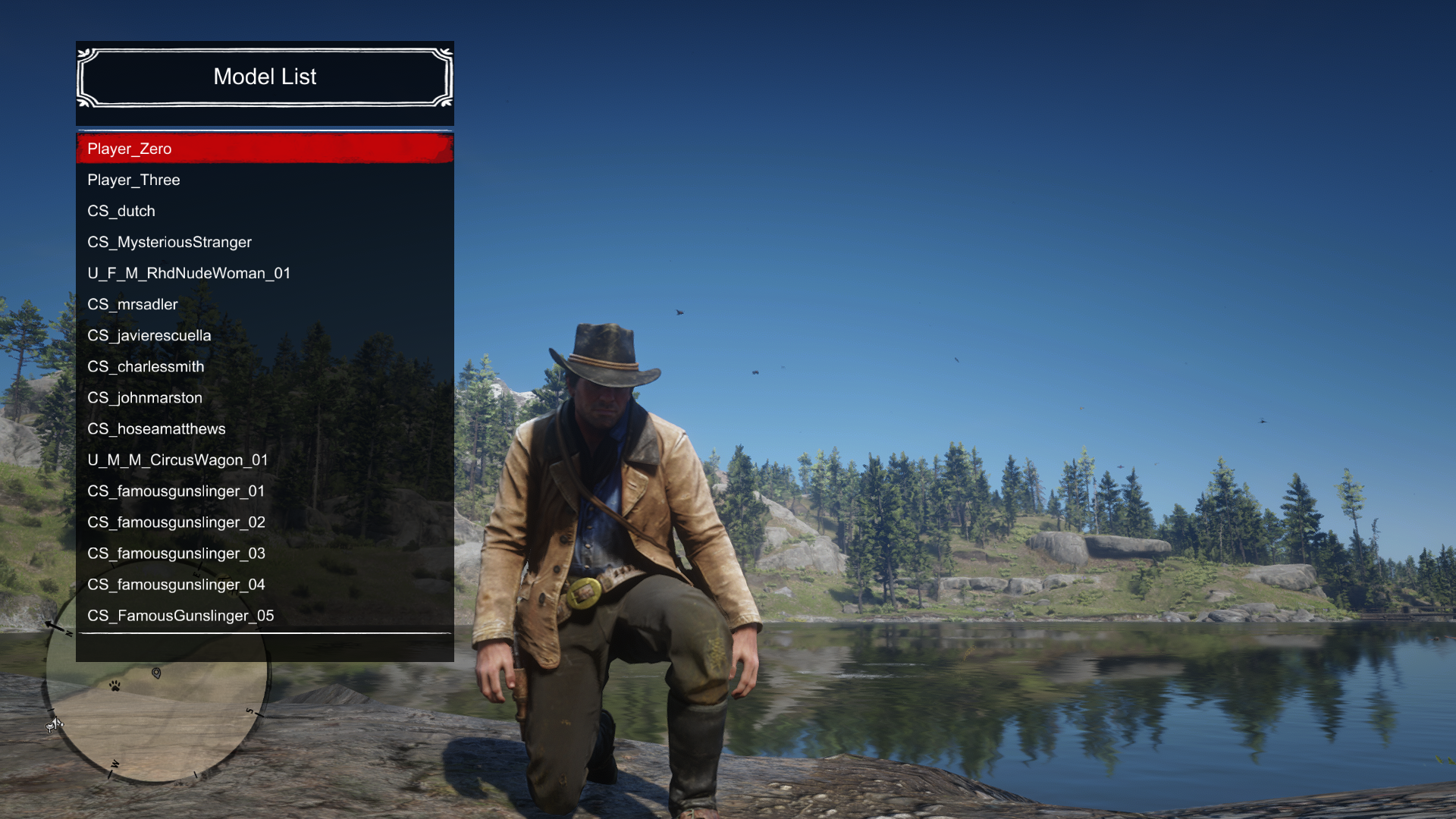
Task: Choose CS_johnmarston model entry
Action: click(265, 397)
